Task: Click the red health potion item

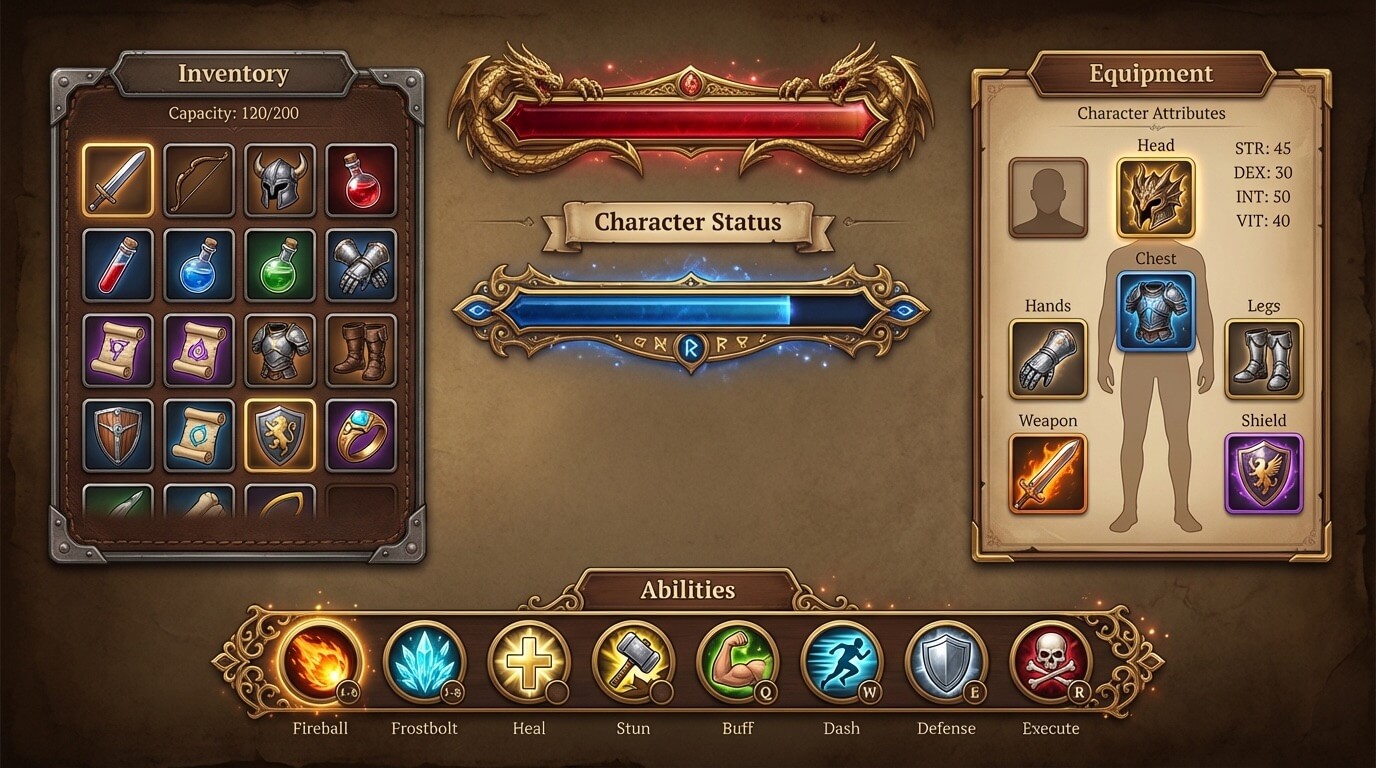Action: [x=361, y=180]
